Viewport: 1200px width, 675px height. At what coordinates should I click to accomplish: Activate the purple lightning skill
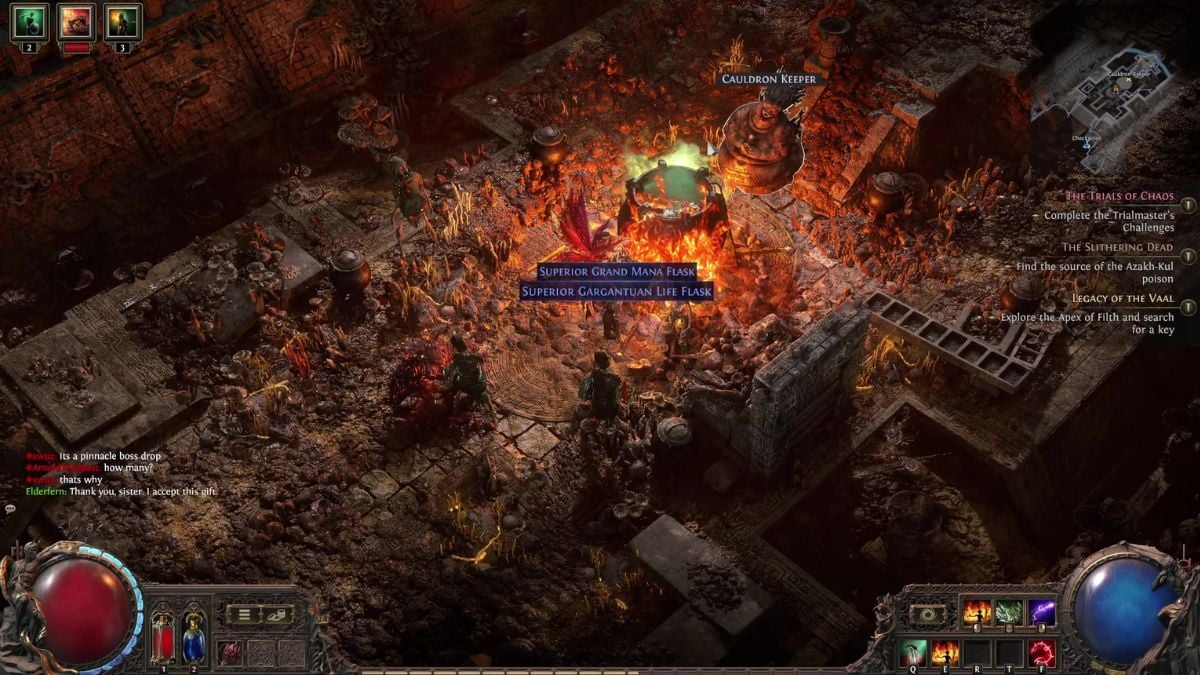tap(1042, 612)
